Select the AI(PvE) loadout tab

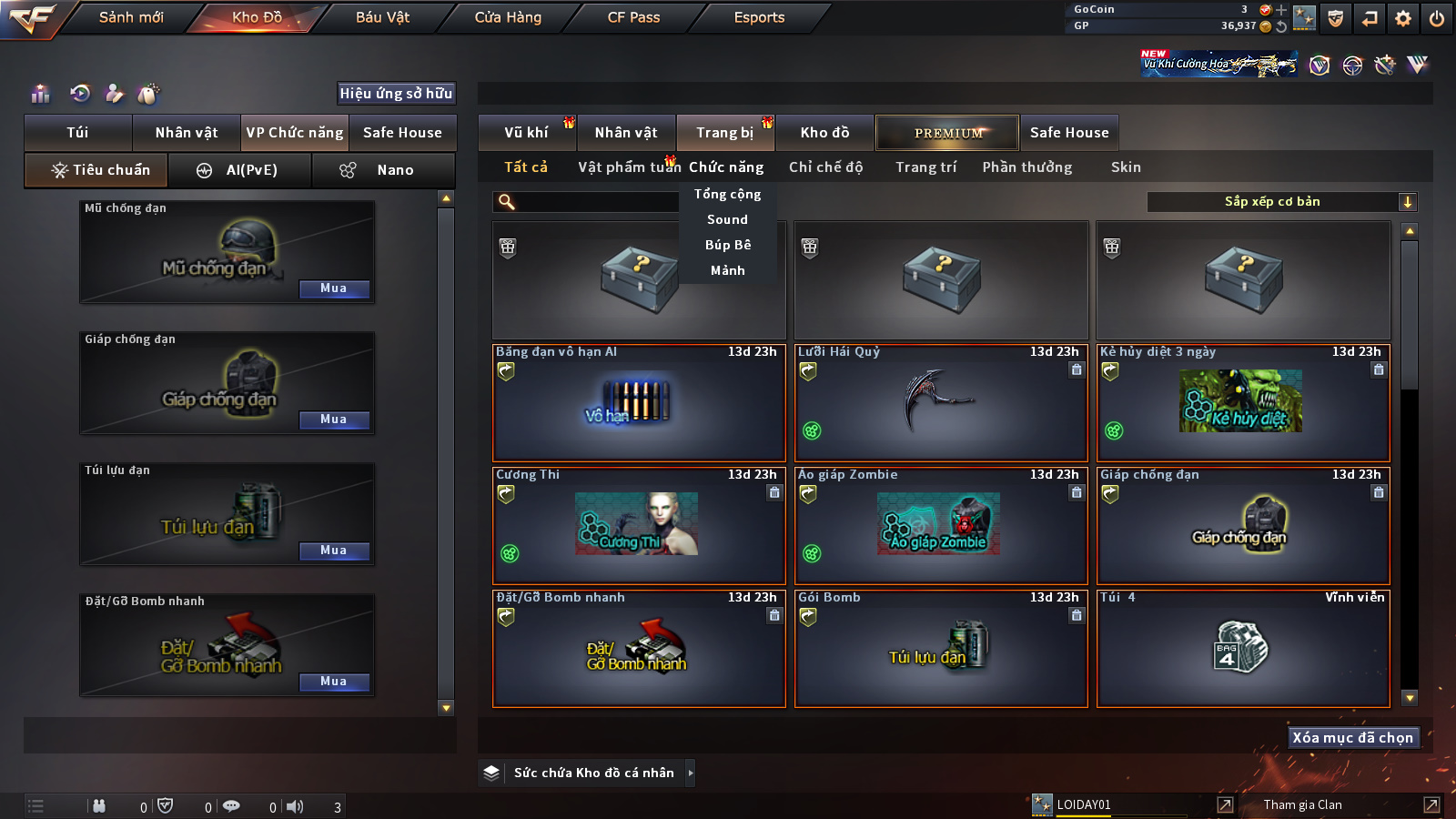coord(240,170)
